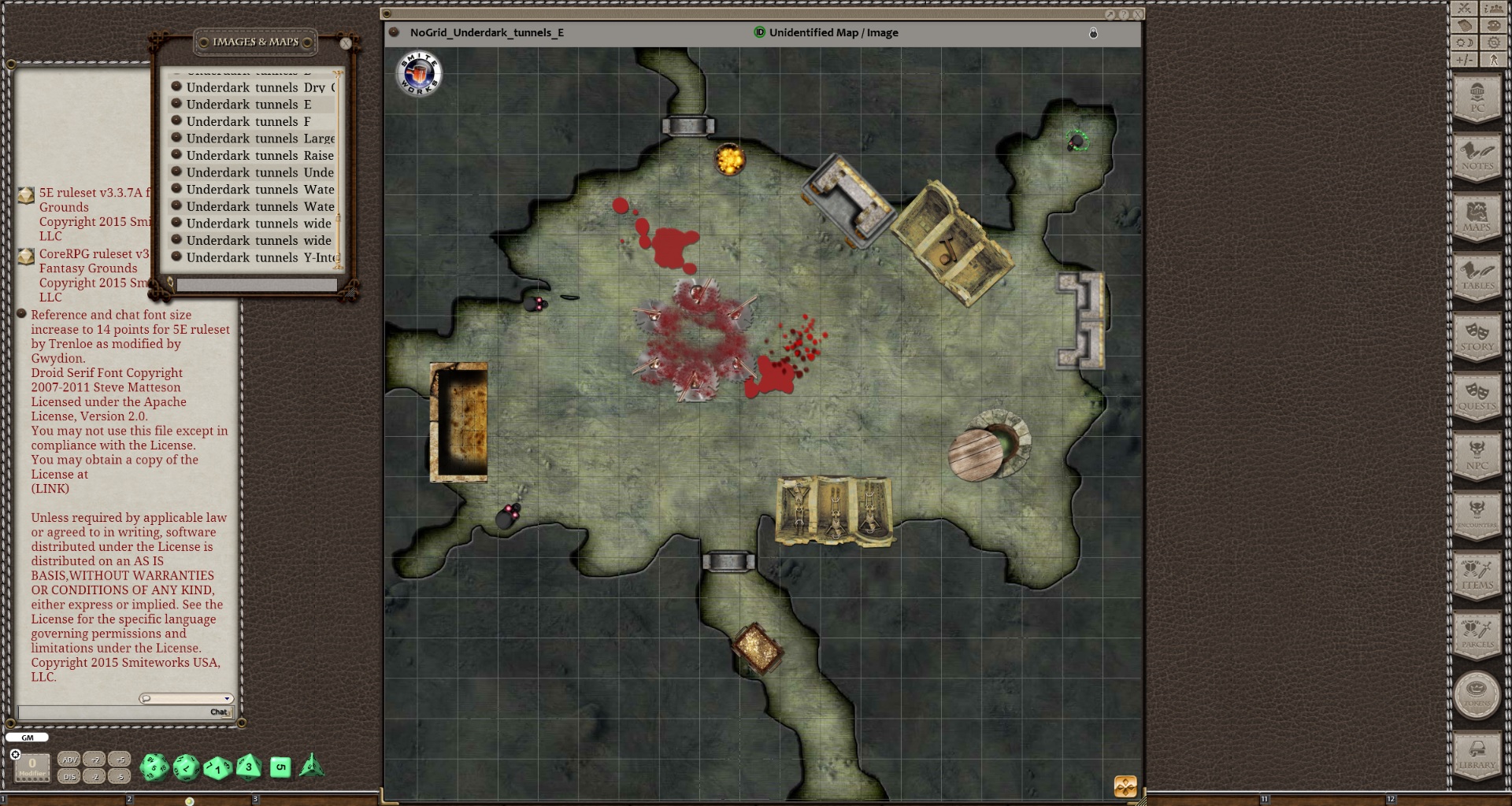Screen dimensions: 1512x806
Task: Open the Party Sheet icon at top right
Action: (x=1493, y=9)
